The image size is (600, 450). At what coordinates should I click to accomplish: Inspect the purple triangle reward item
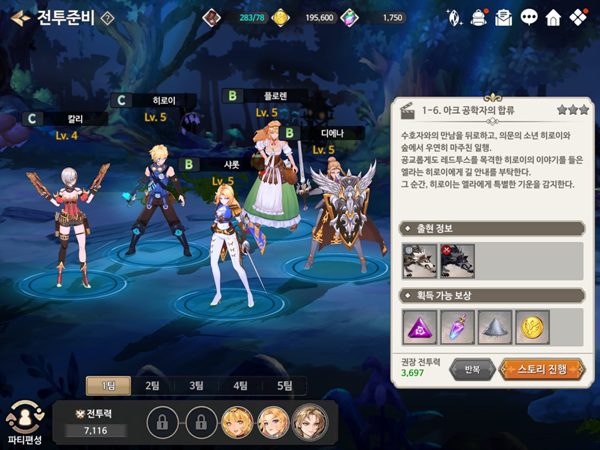click(417, 325)
